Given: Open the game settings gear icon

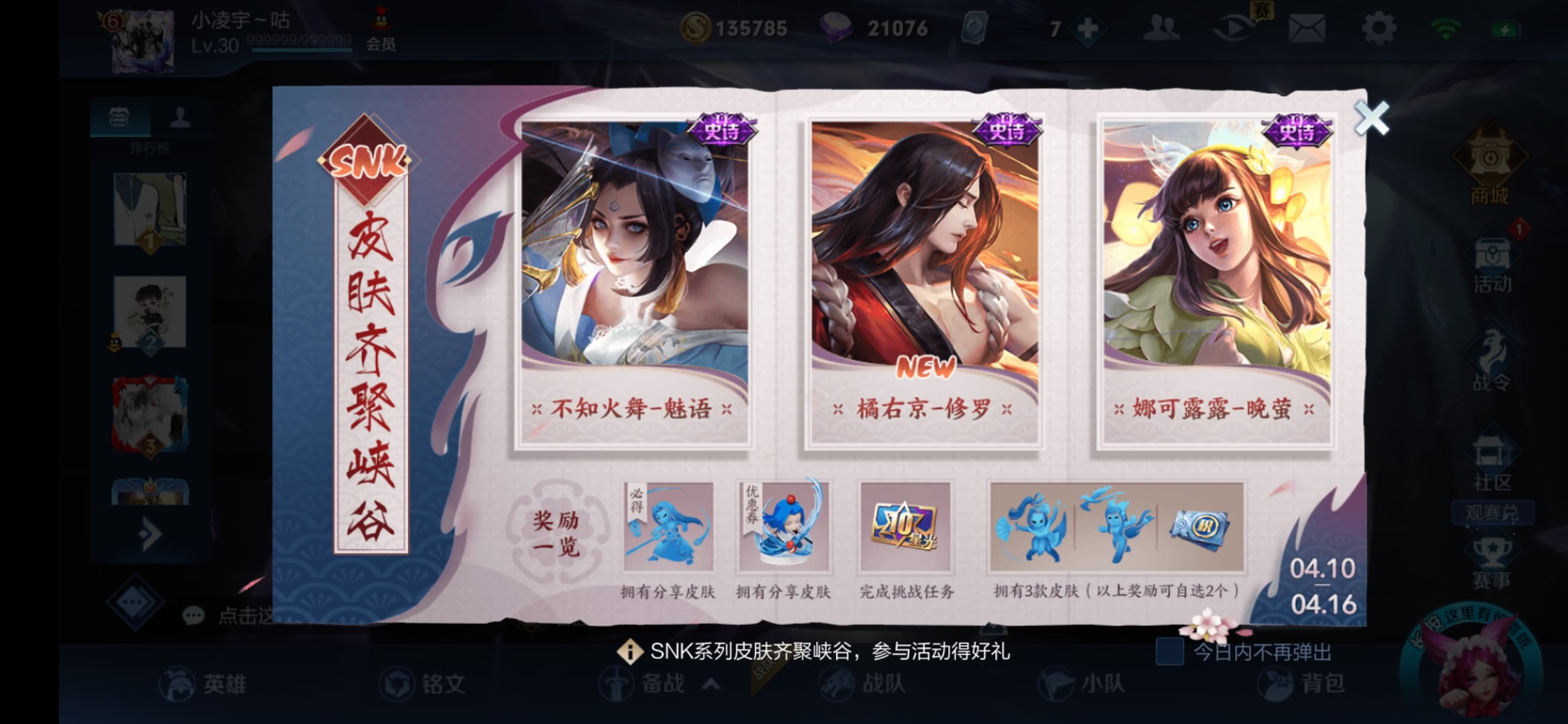Looking at the screenshot, I should tap(1380, 27).
